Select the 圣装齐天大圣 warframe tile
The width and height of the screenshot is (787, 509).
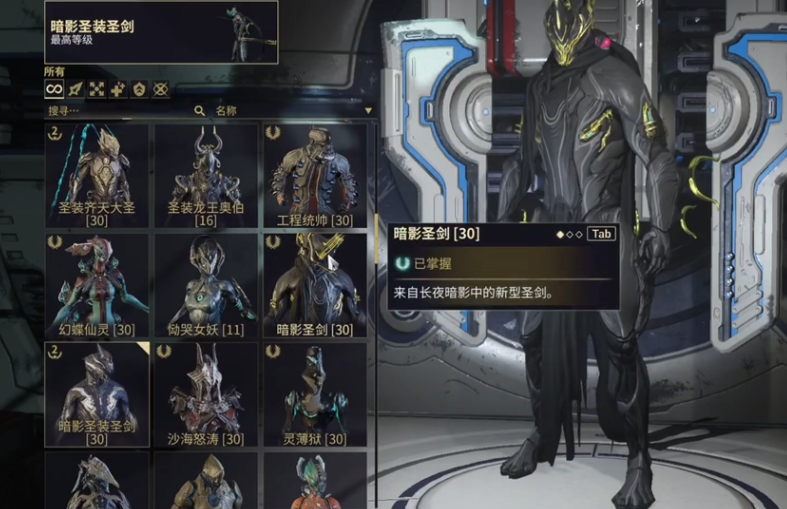96,175
